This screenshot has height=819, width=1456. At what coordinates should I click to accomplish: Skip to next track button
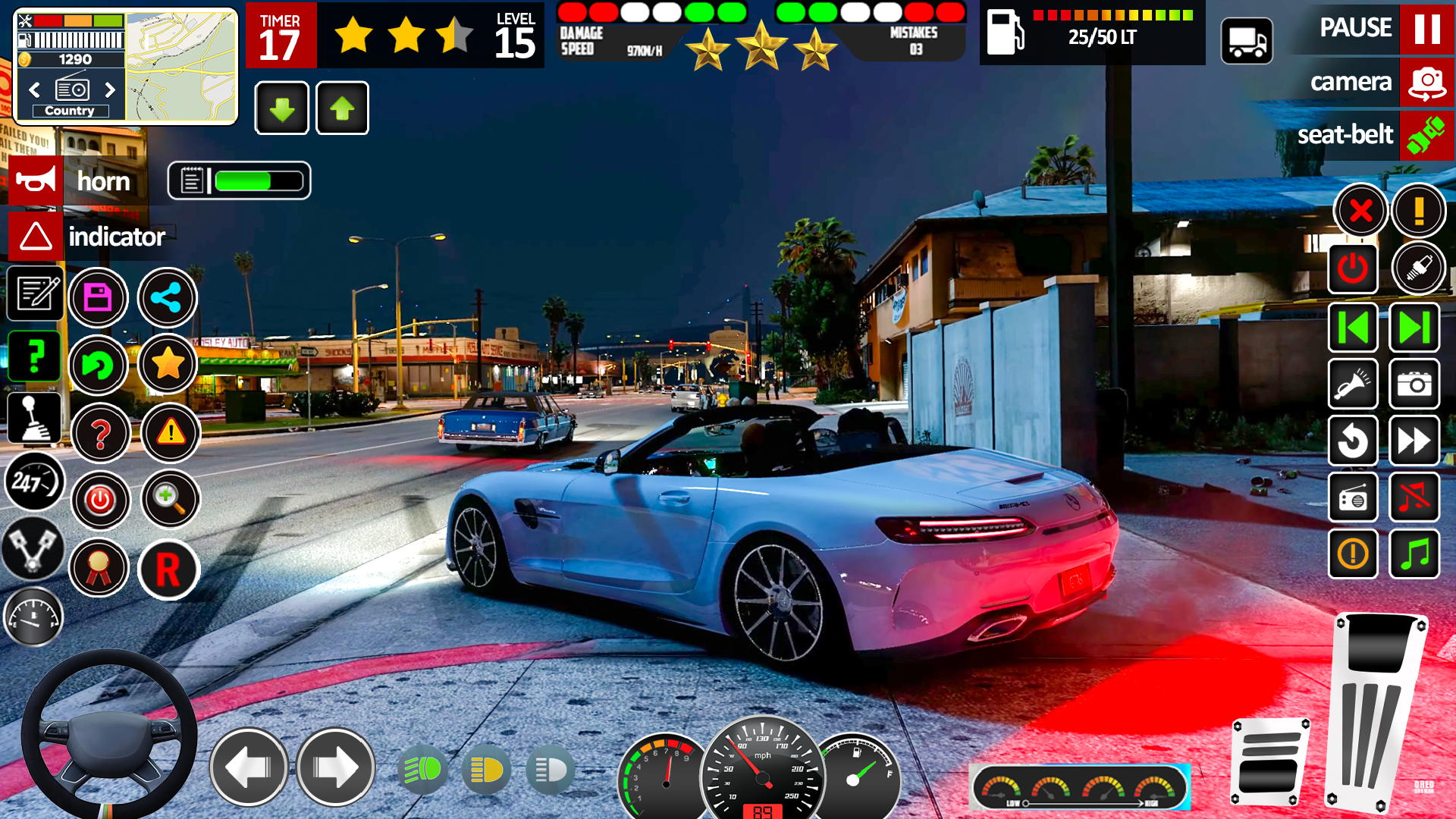tap(1414, 328)
